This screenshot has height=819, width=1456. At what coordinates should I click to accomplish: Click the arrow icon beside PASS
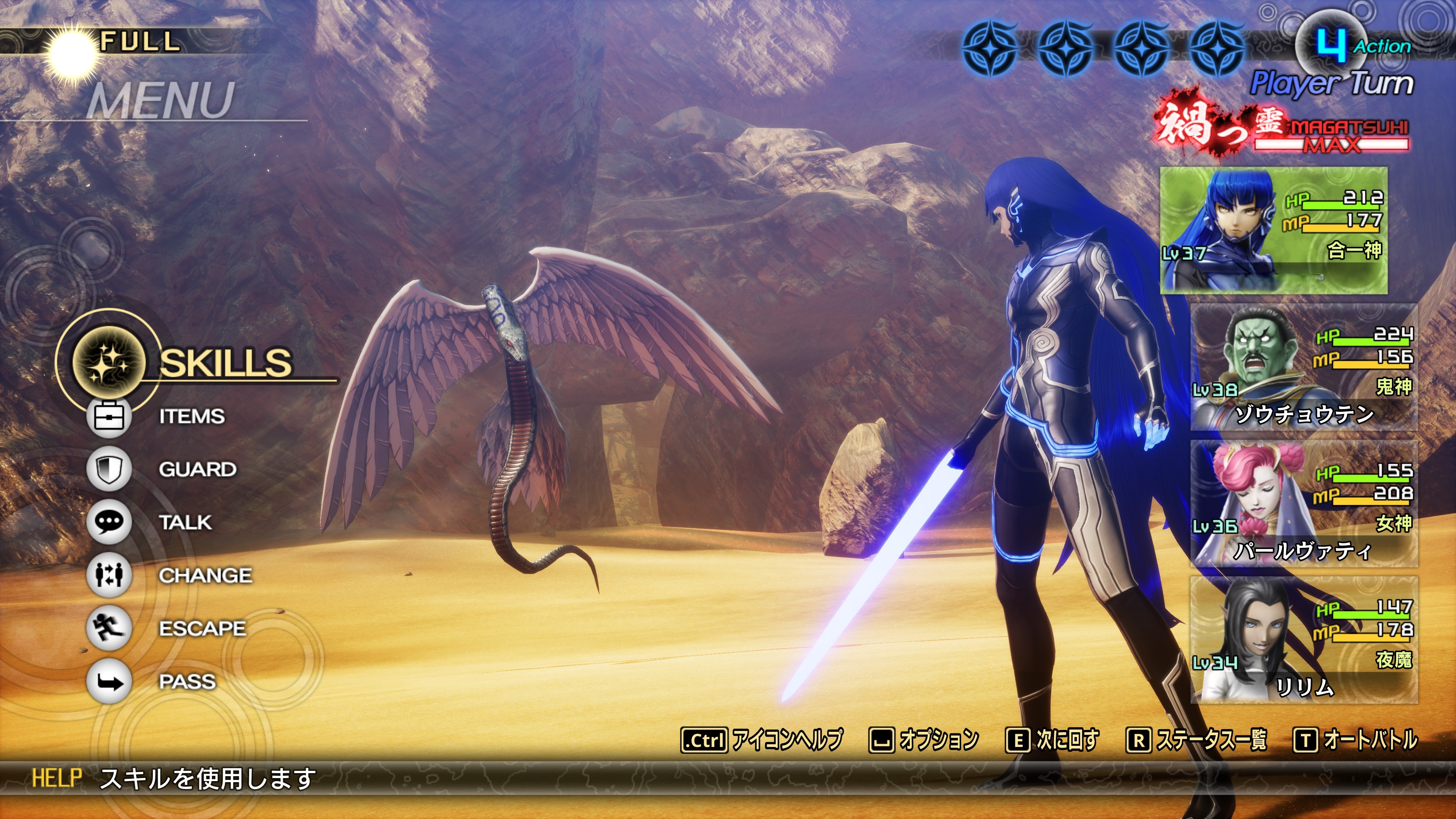click(x=109, y=682)
